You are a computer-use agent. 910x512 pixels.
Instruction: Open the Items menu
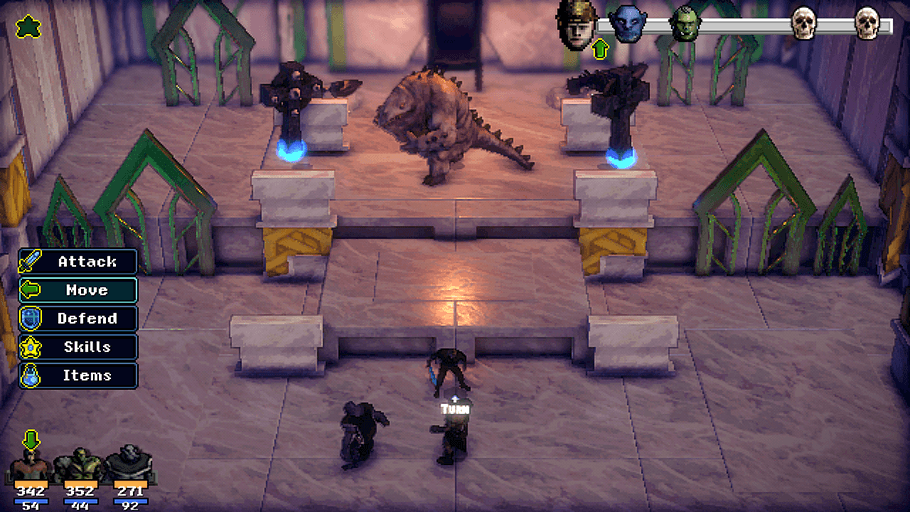coord(78,376)
